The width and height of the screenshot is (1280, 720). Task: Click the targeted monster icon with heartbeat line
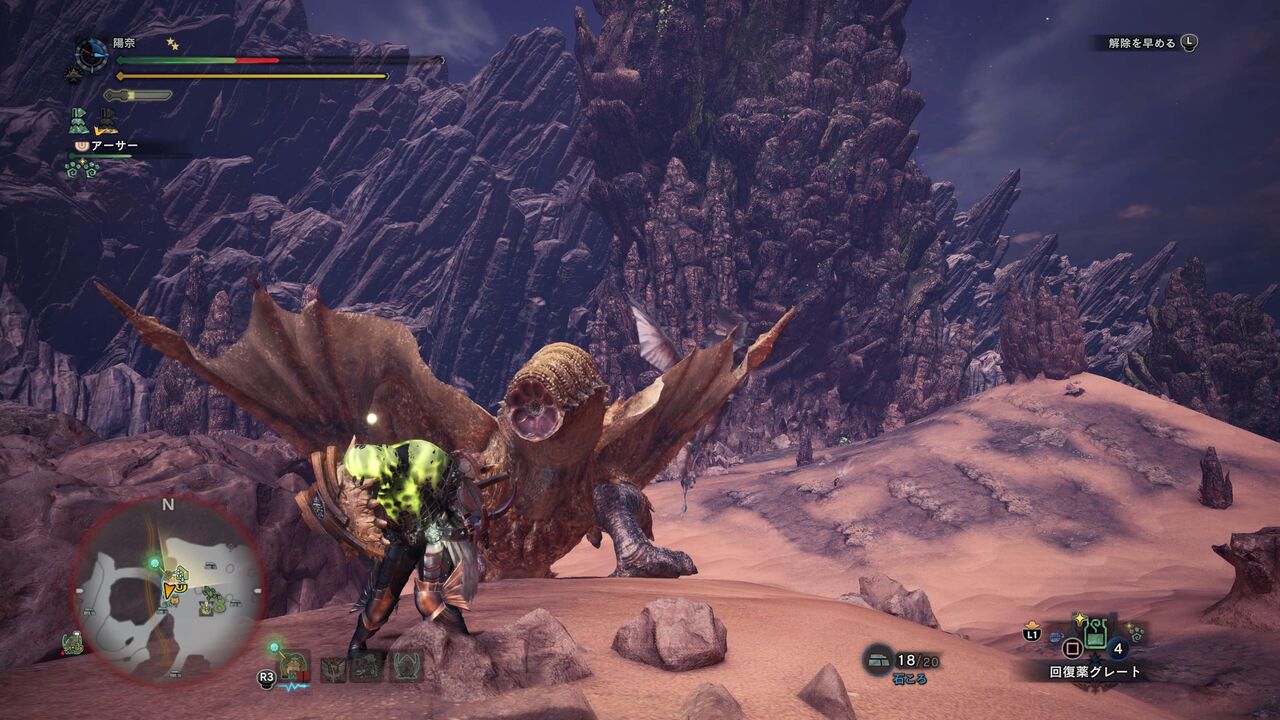293,665
